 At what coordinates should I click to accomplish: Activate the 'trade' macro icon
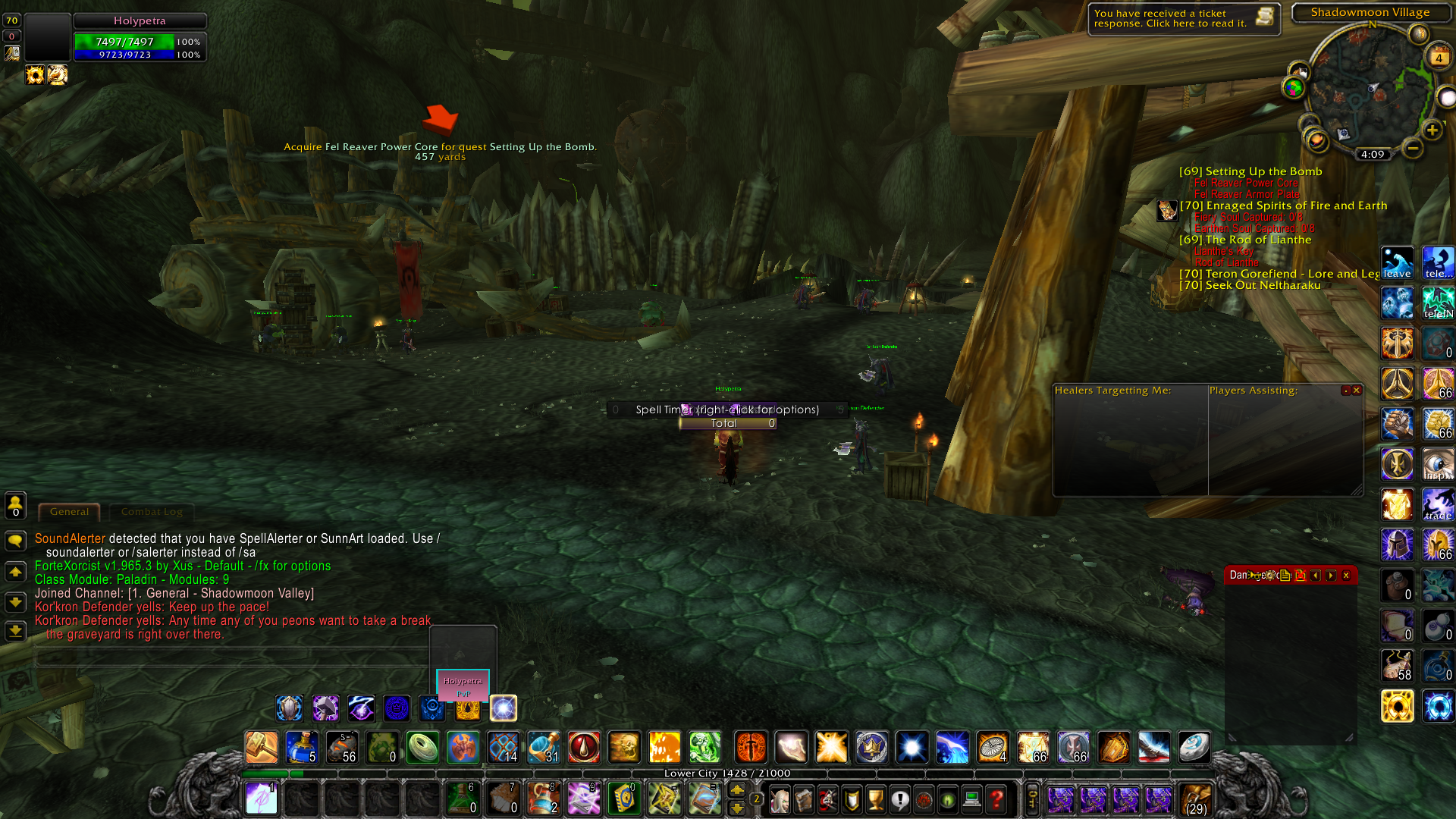point(1438,504)
